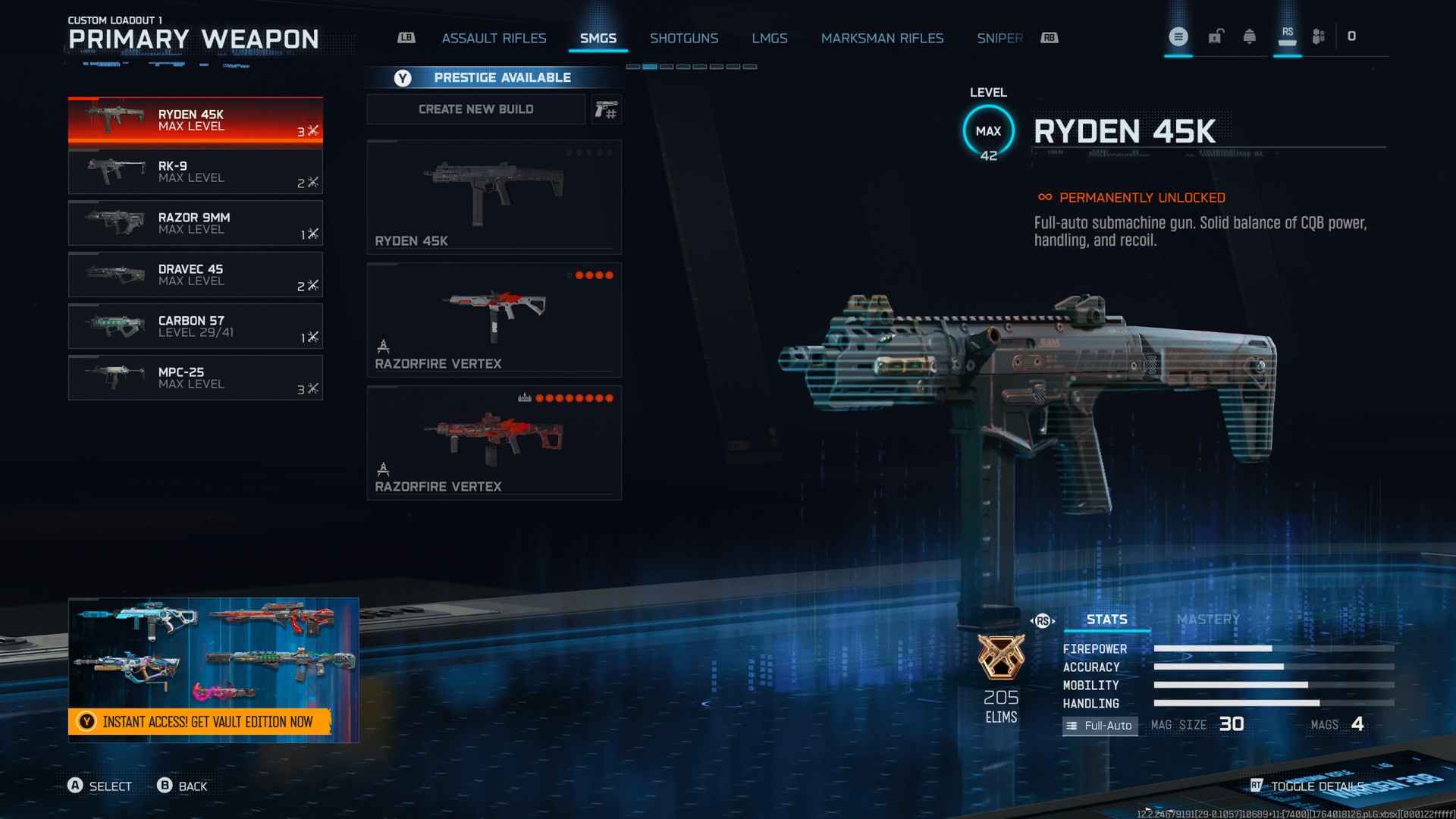
Task: Pick the Dravec 45 submachine gun
Action: click(x=195, y=275)
